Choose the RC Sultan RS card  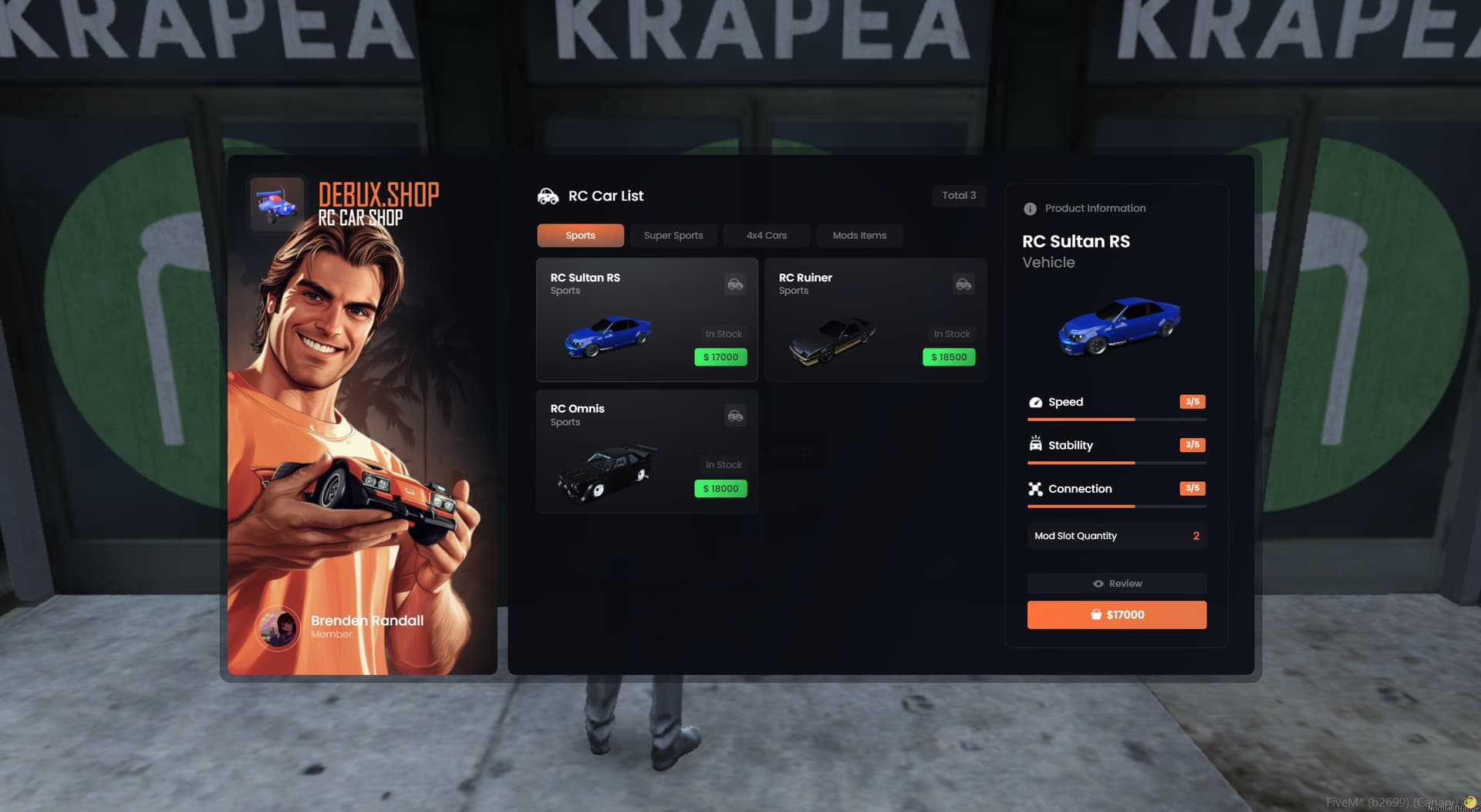[x=646, y=319]
